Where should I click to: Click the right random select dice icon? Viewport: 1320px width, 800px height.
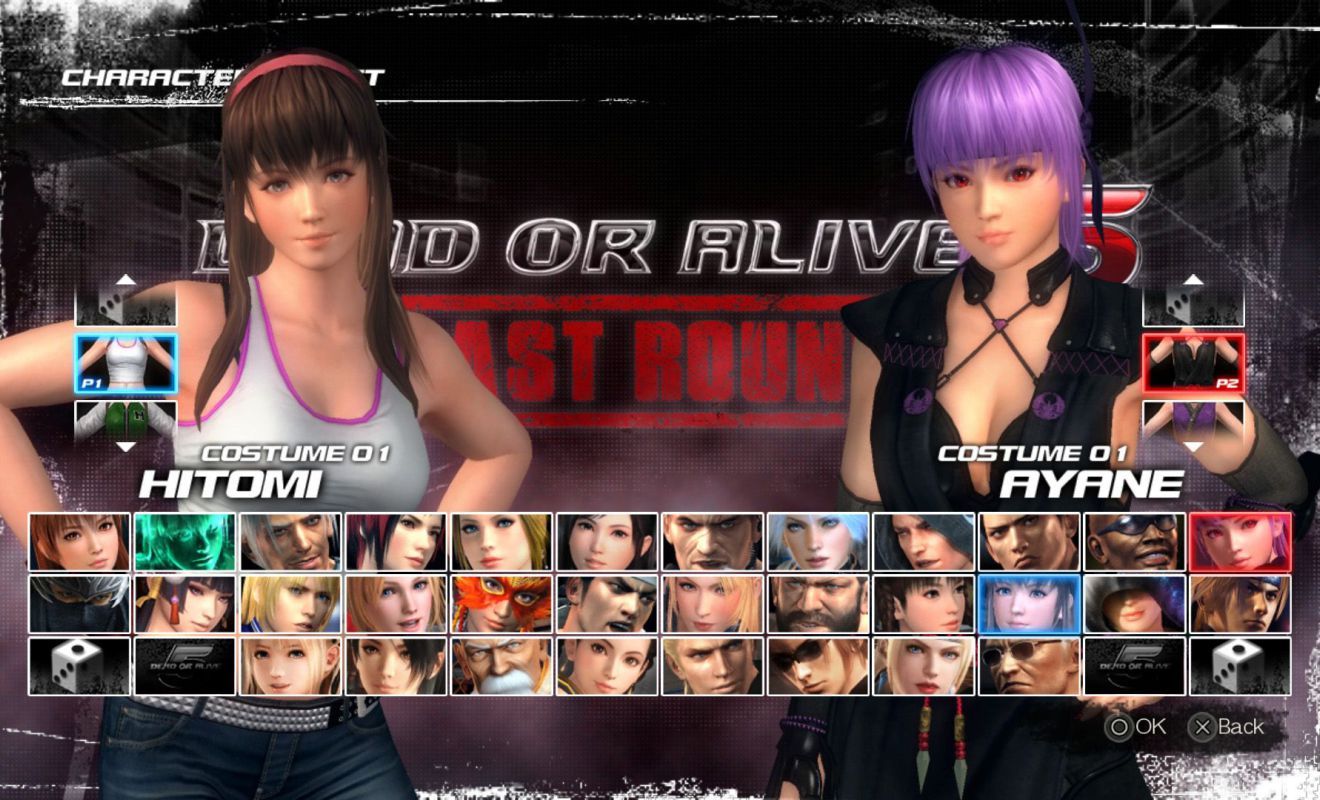[1238, 667]
